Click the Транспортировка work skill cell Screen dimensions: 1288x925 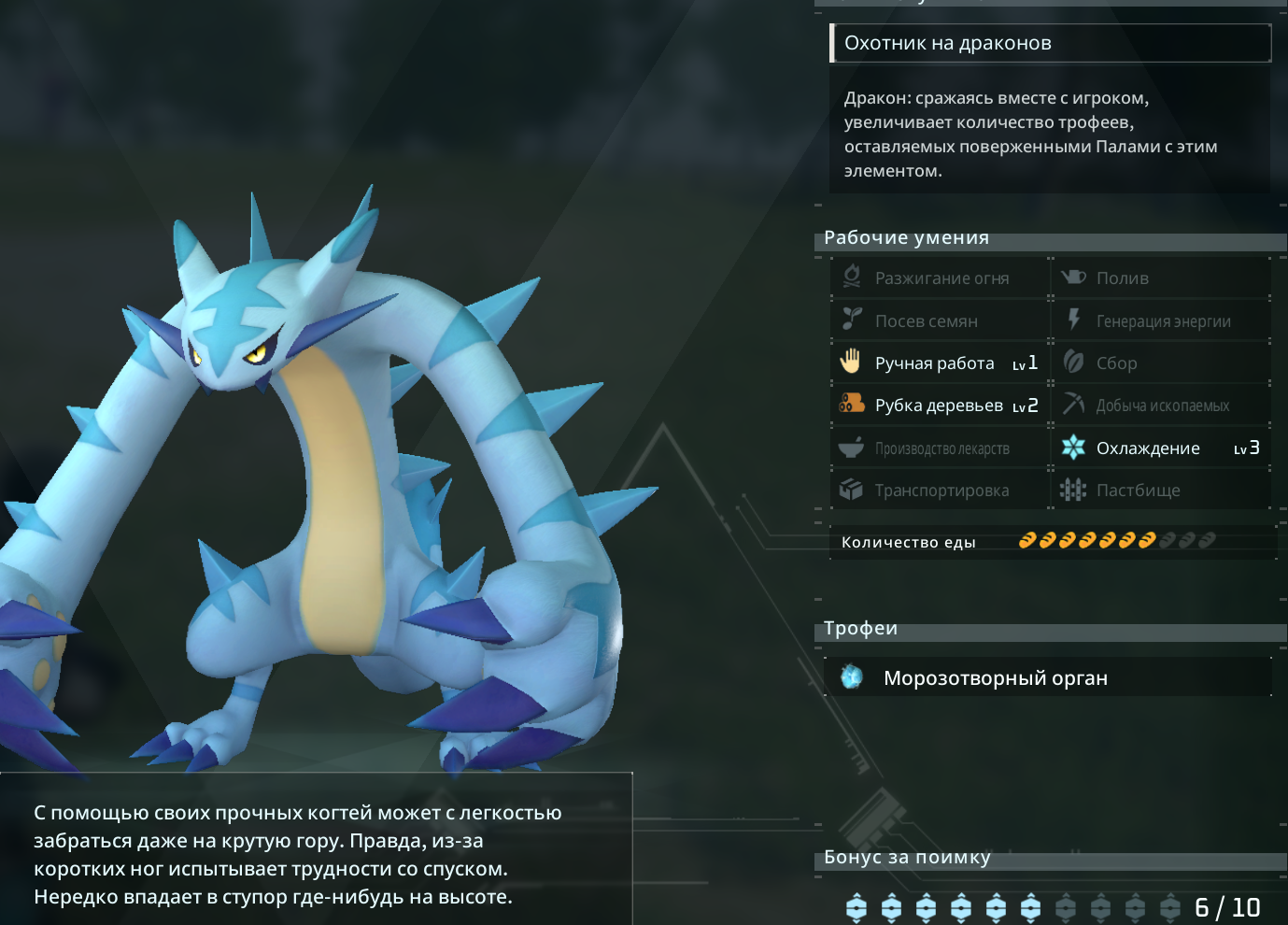pos(941,491)
